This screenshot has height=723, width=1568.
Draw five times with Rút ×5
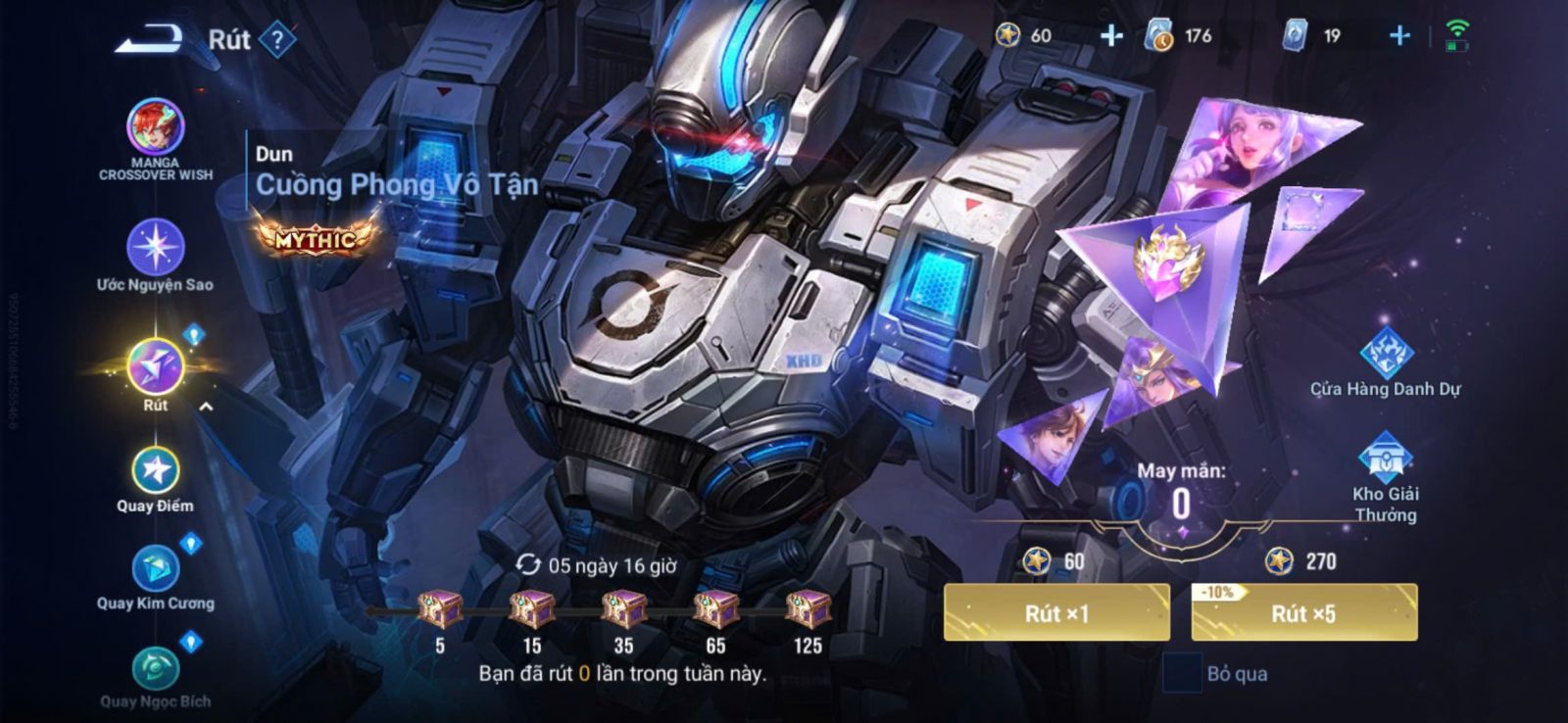point(1303,613)
